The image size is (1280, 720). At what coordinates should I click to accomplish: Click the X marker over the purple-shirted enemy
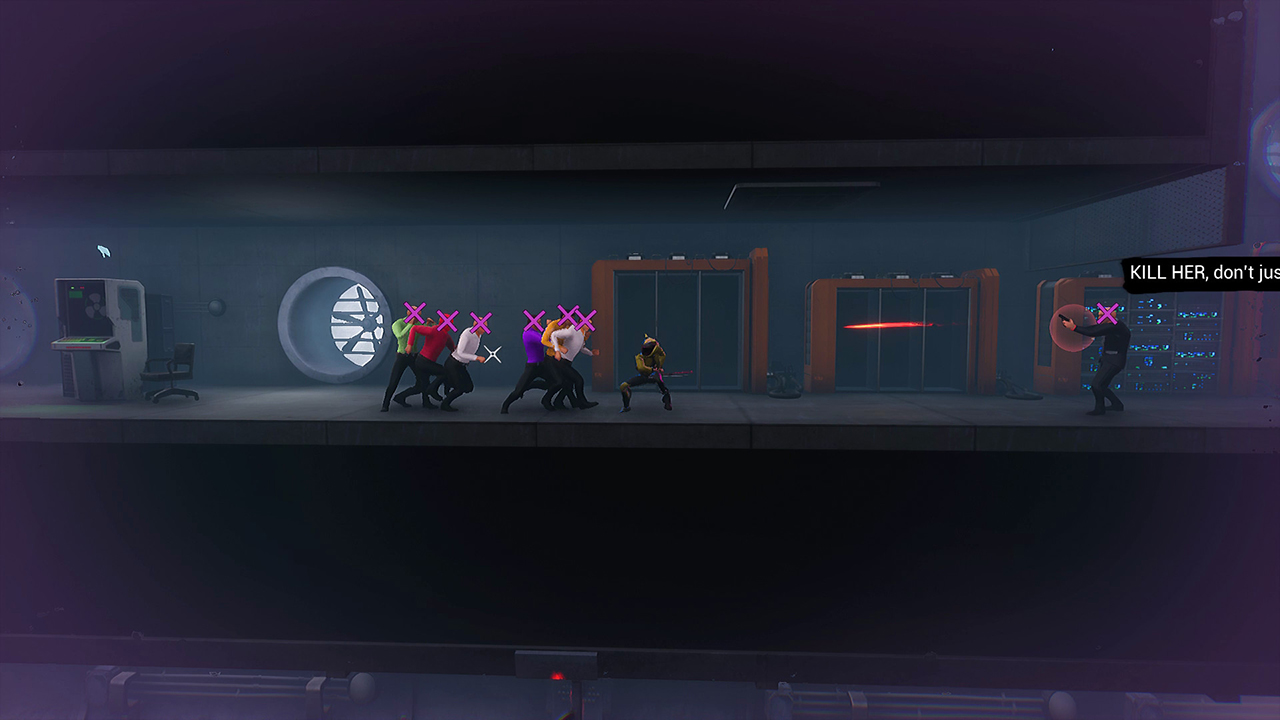point(532,318)
